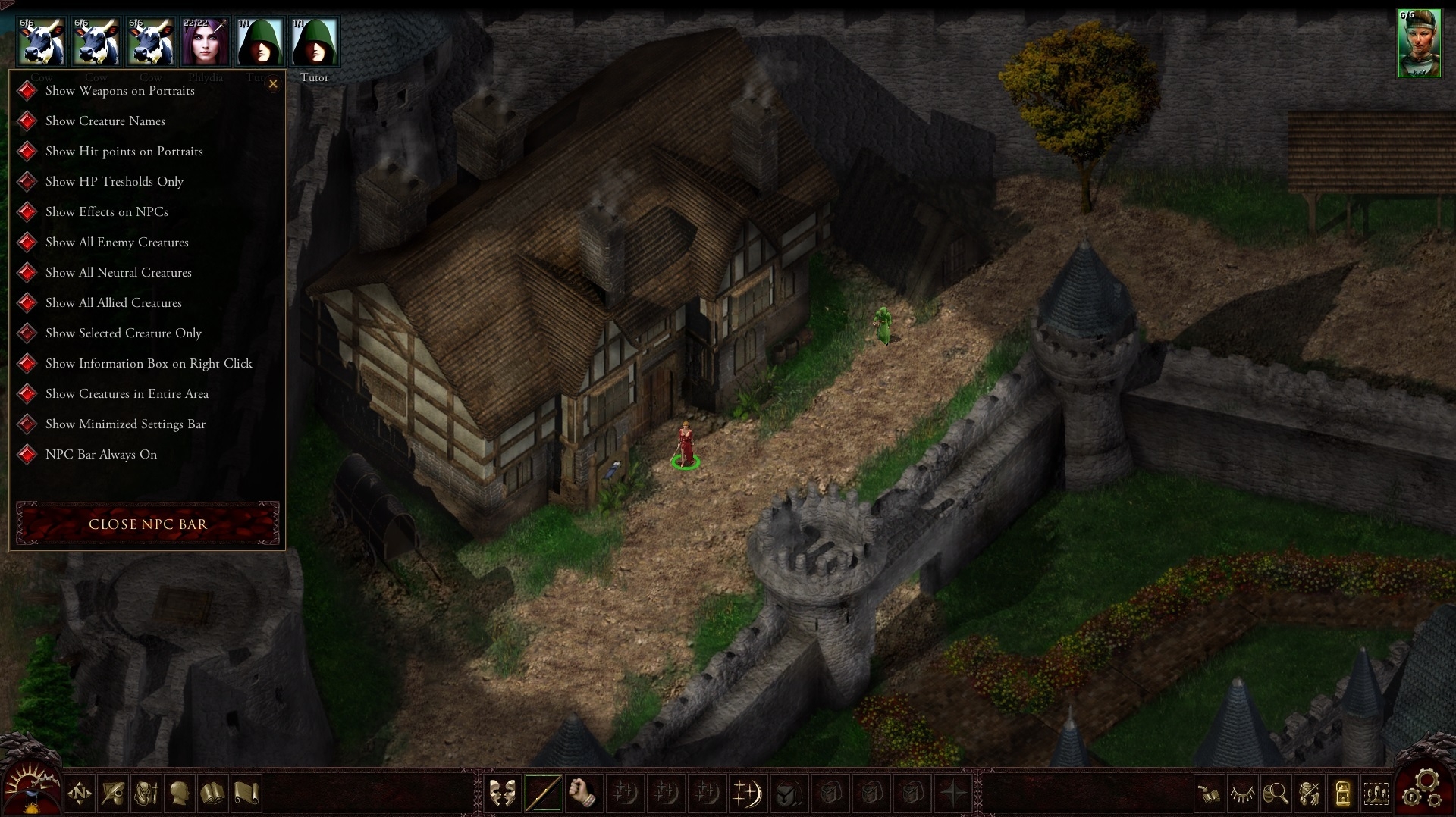Toggle Show Information Box on Right Click
This screenshot has height=817, width=1456.
pos(28,364)
